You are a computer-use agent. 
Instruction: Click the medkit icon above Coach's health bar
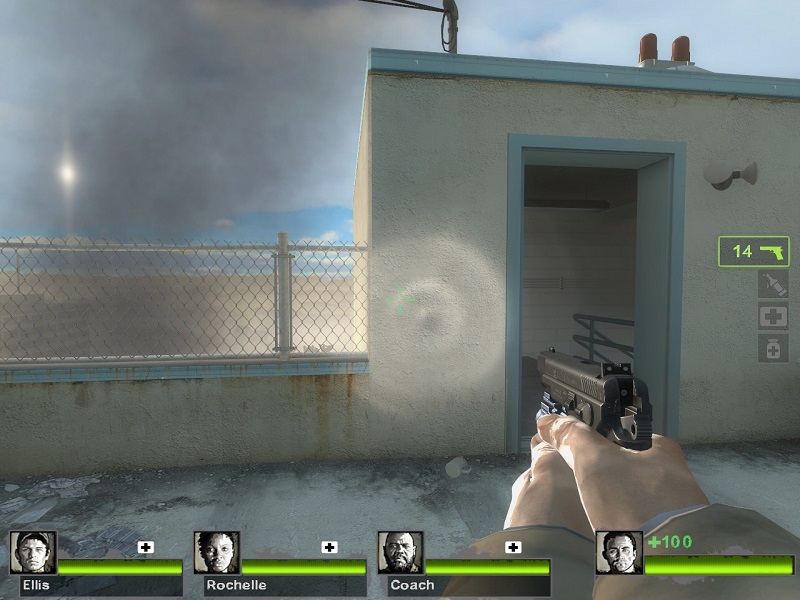(x=513, y=547)
